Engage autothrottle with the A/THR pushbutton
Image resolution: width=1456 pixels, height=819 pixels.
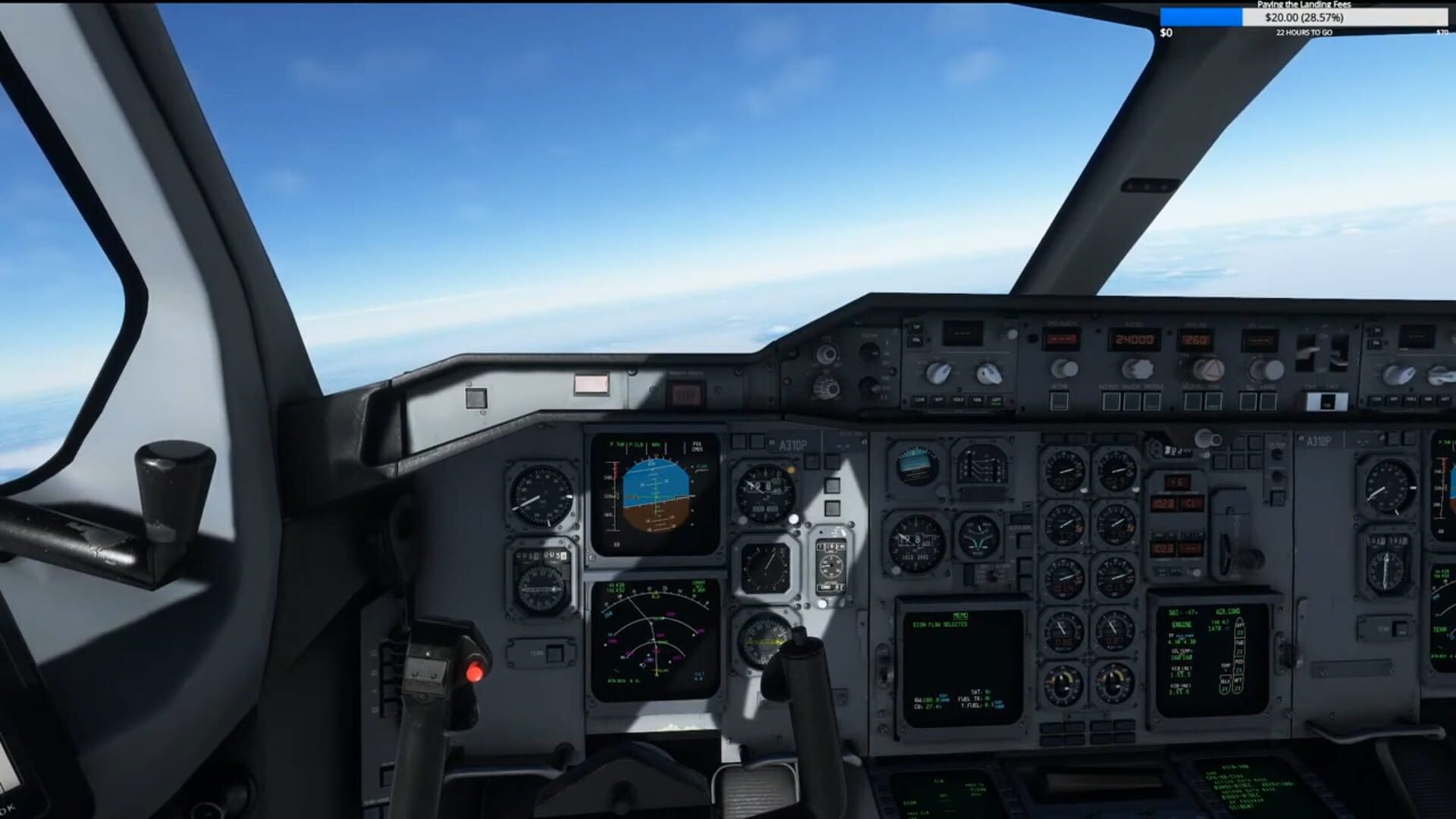pos(1060,400)
